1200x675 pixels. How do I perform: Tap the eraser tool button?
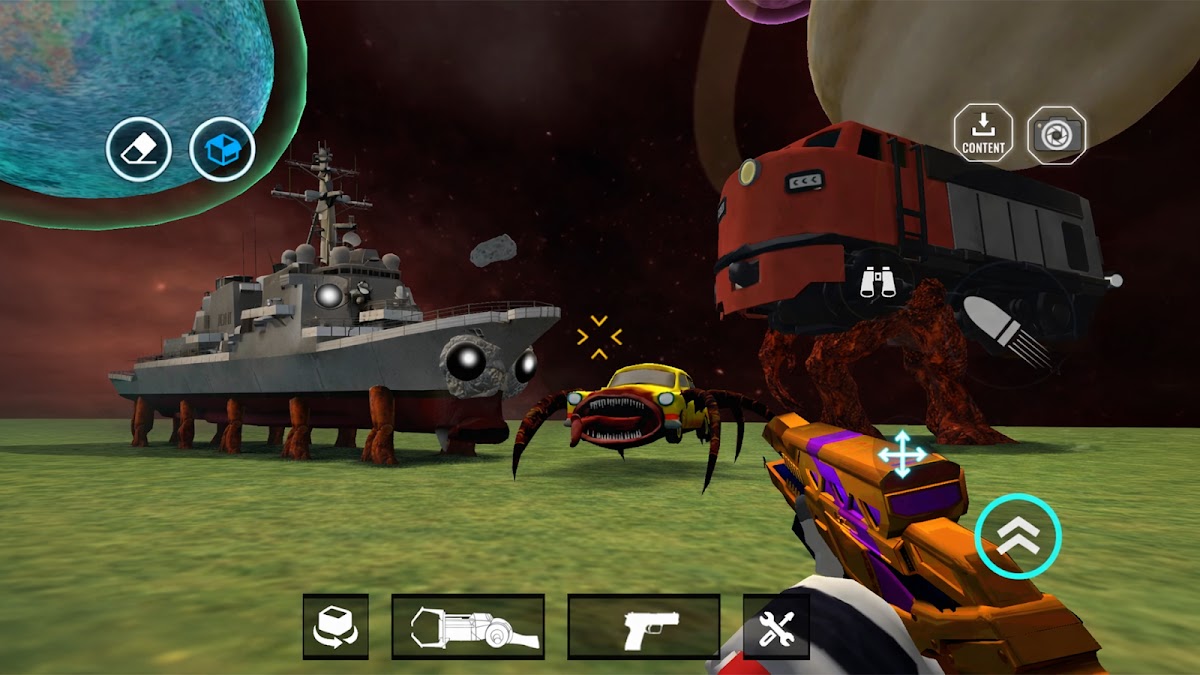coord(139,150)
